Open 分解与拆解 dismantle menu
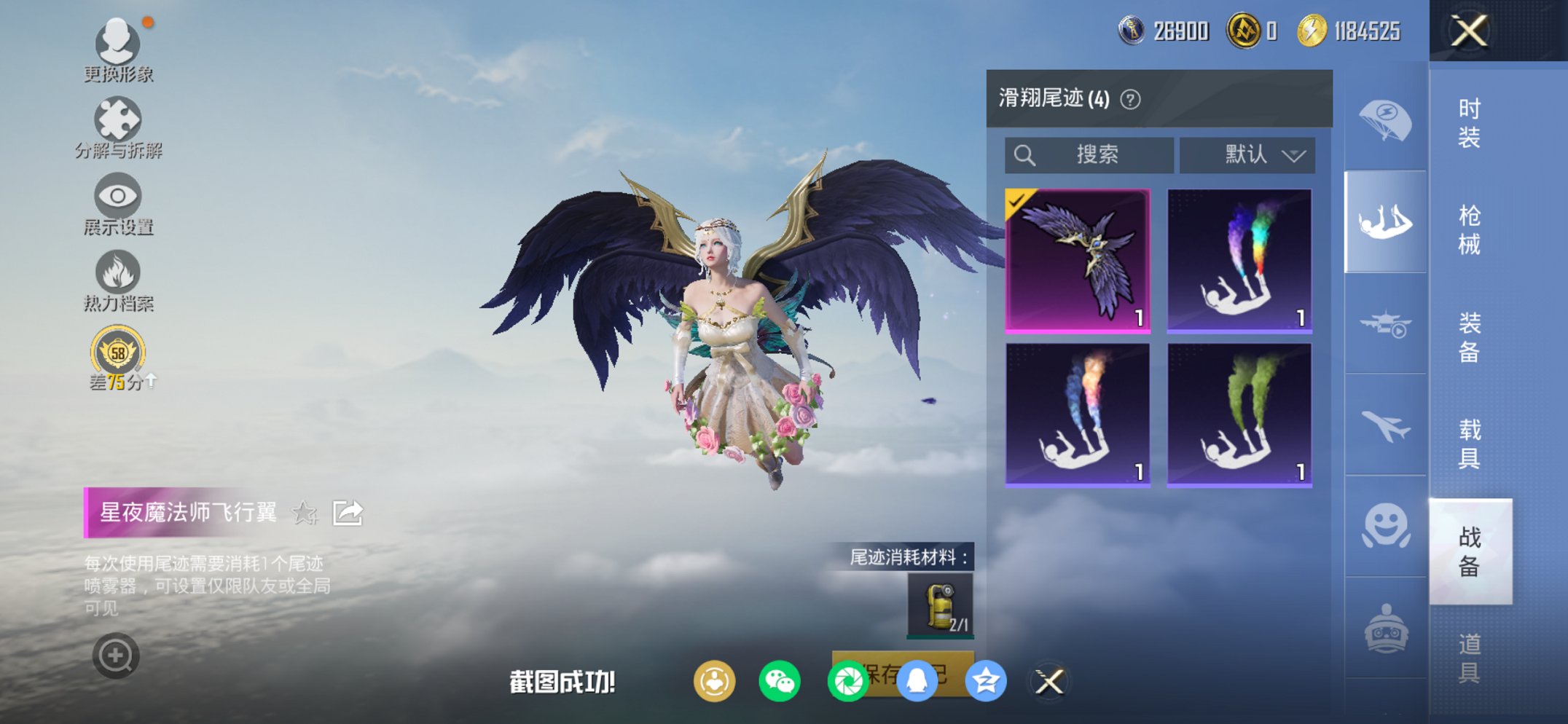The width and height of the screenshot is (1568, 724). (x=119, y=122)
